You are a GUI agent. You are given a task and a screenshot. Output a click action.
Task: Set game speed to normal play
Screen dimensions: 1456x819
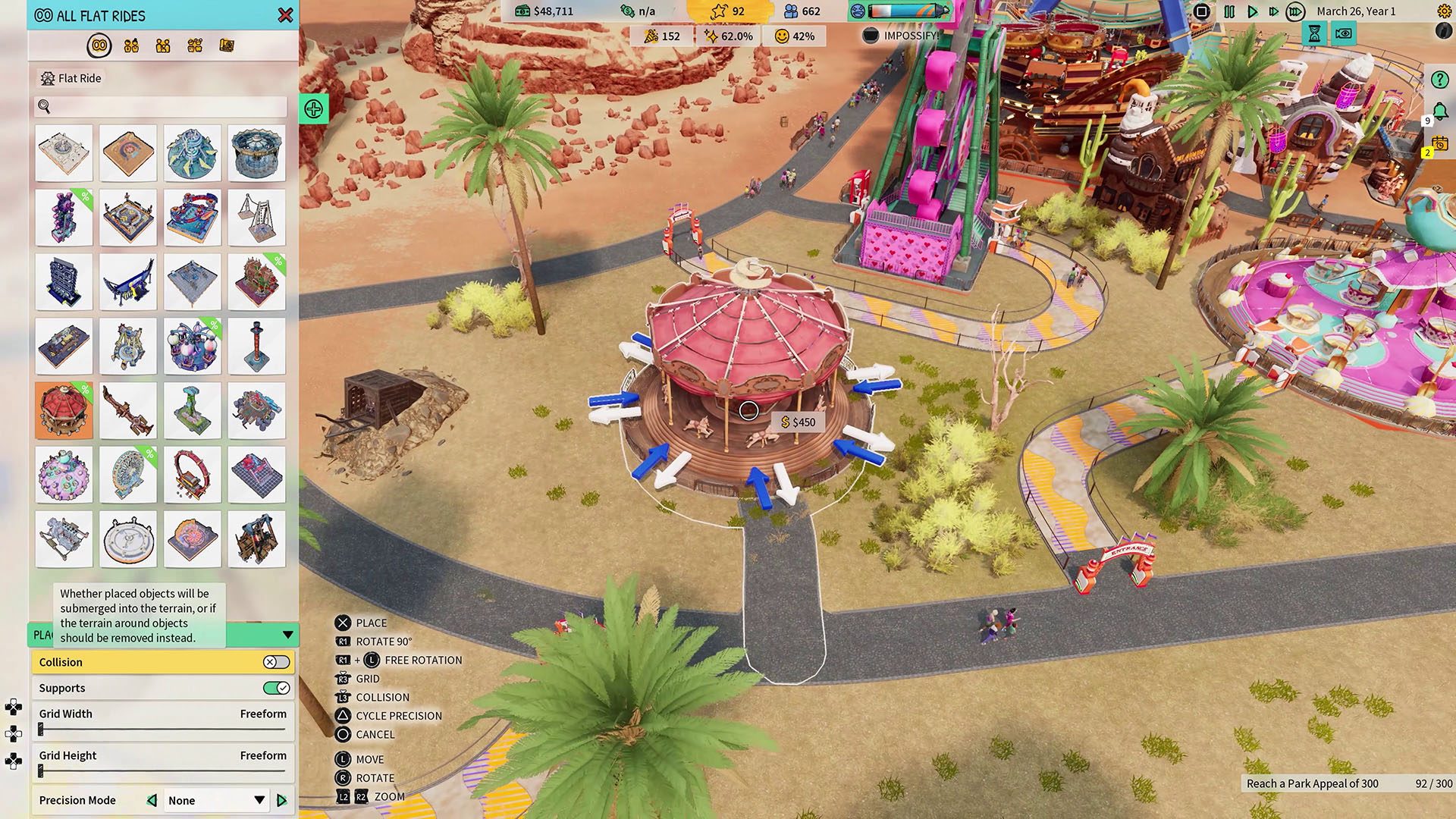[x=1252, y=11]
